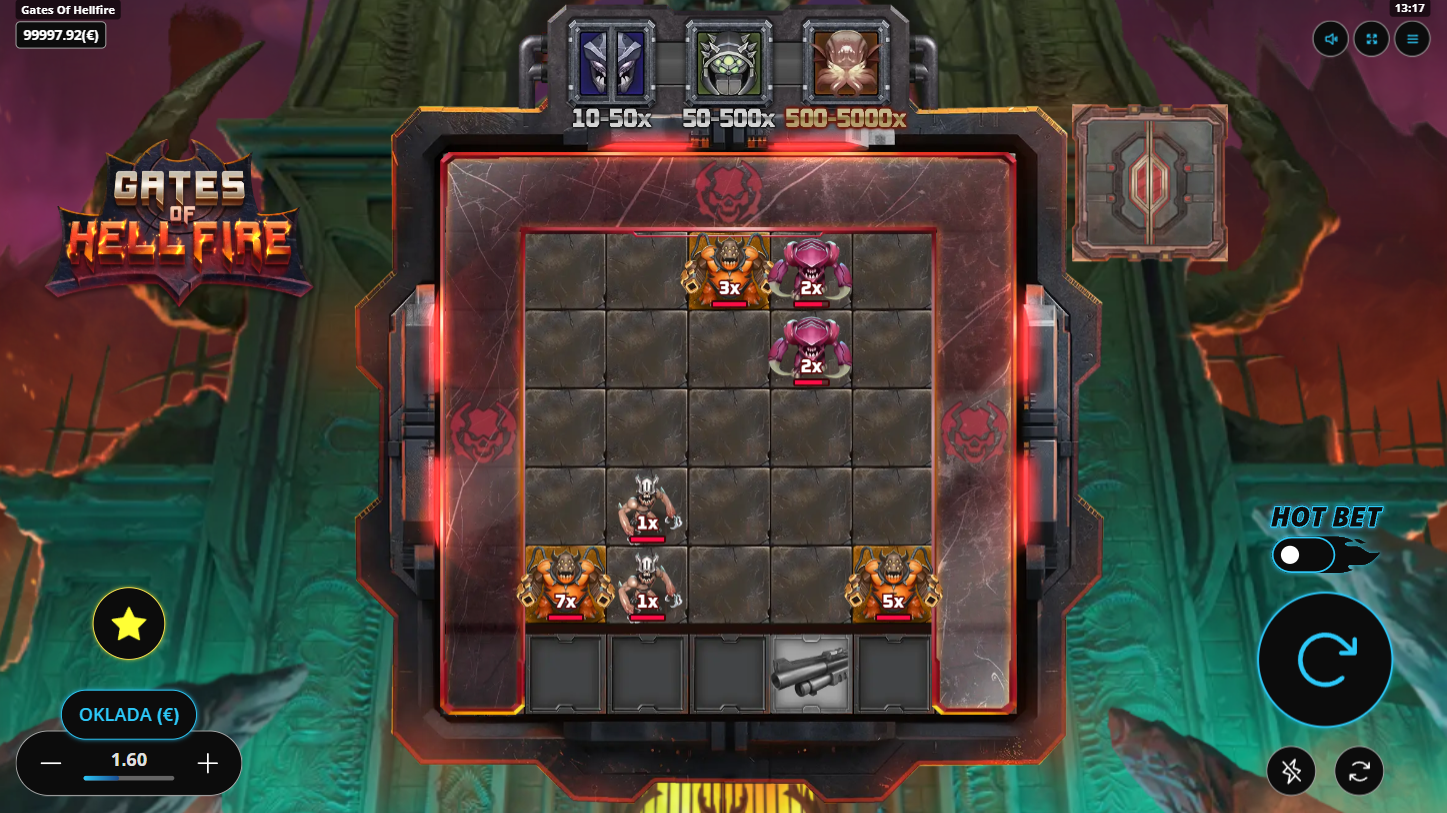The width and height of the screenshot is (1447, 813).
Task: Open the hamburger menu
Action: (1412, 40)
